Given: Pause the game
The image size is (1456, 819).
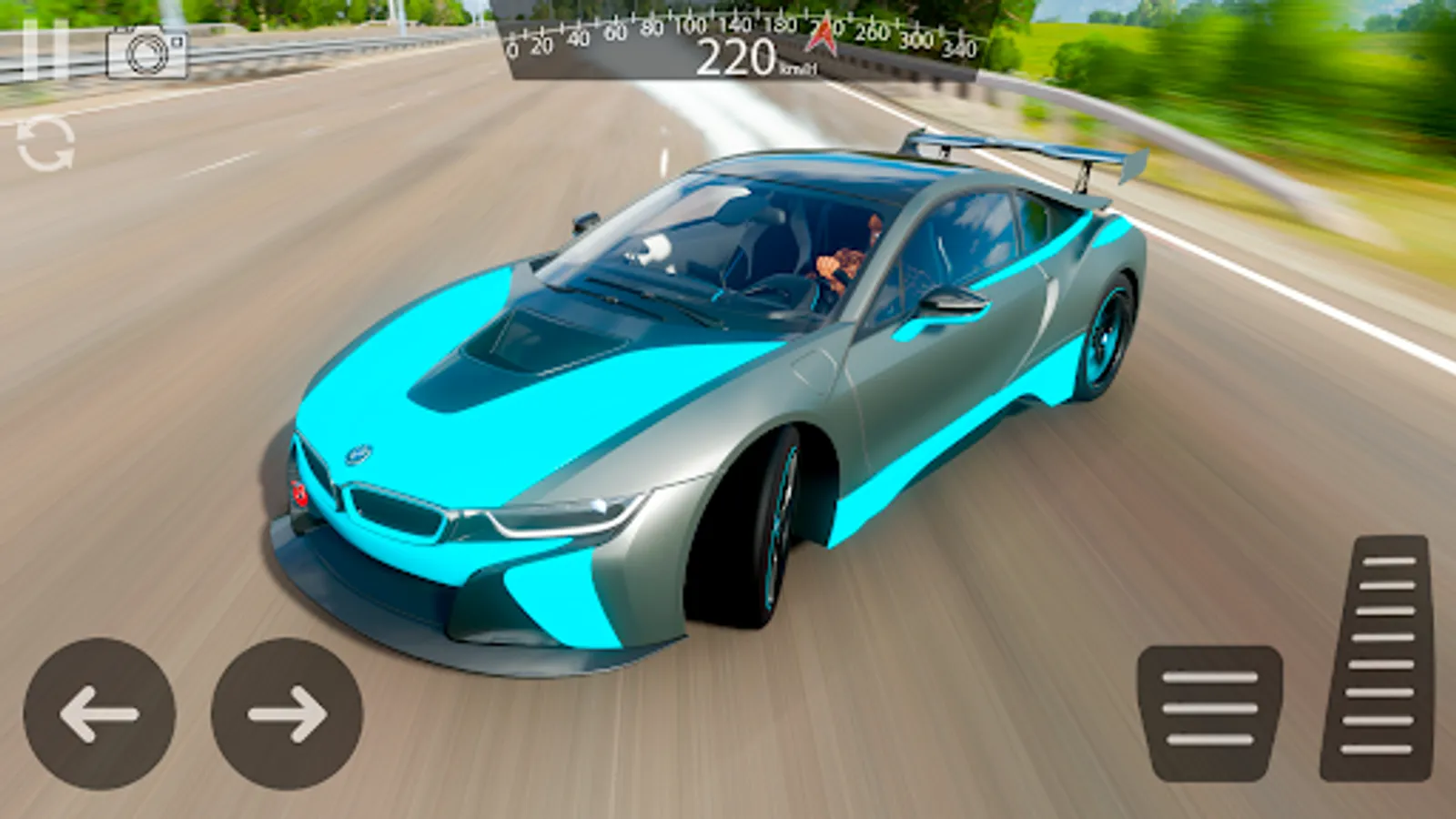Looking at the screenshot, I should click(45, 50).
